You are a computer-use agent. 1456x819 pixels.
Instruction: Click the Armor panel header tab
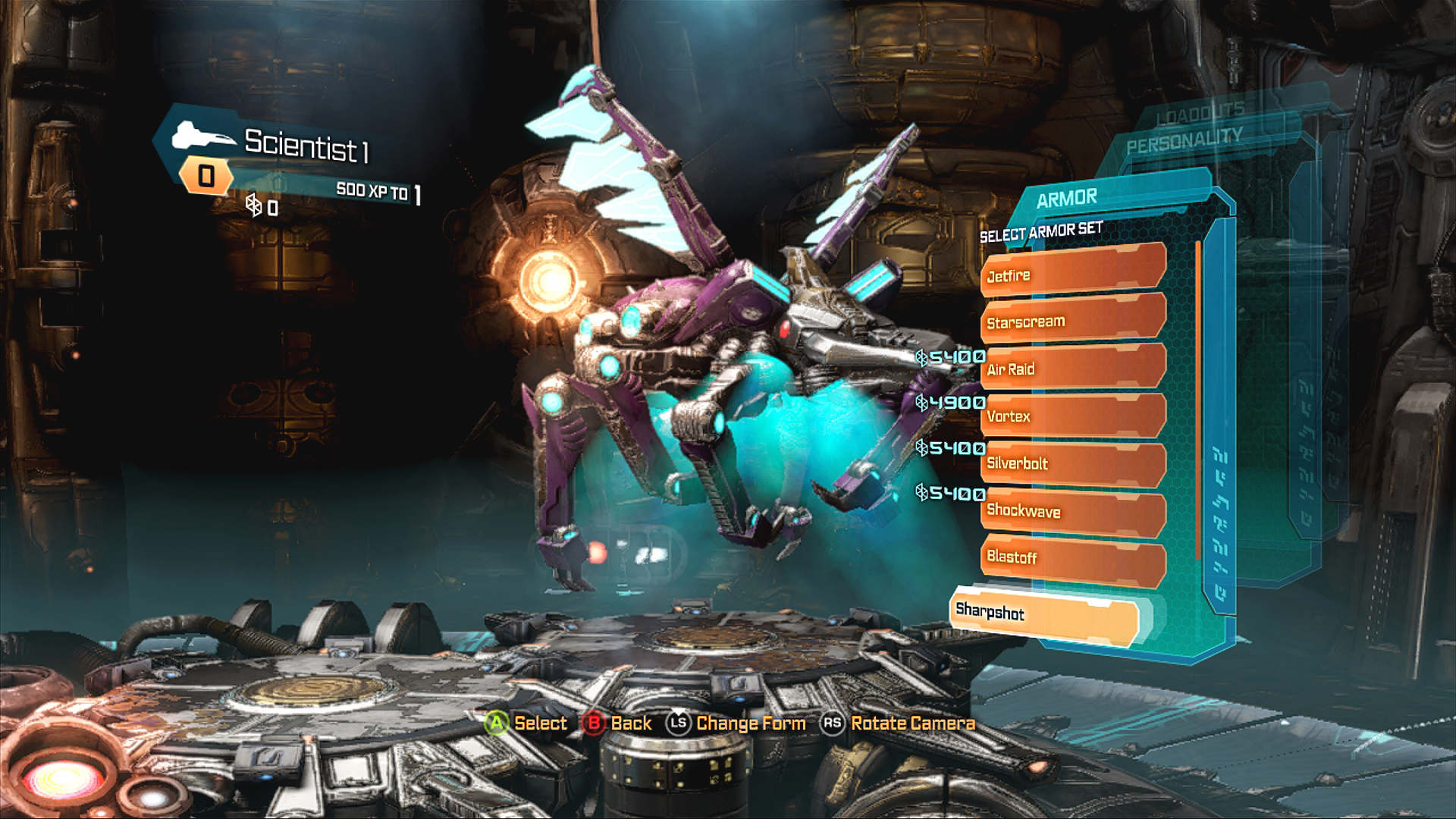[1067, 199]
